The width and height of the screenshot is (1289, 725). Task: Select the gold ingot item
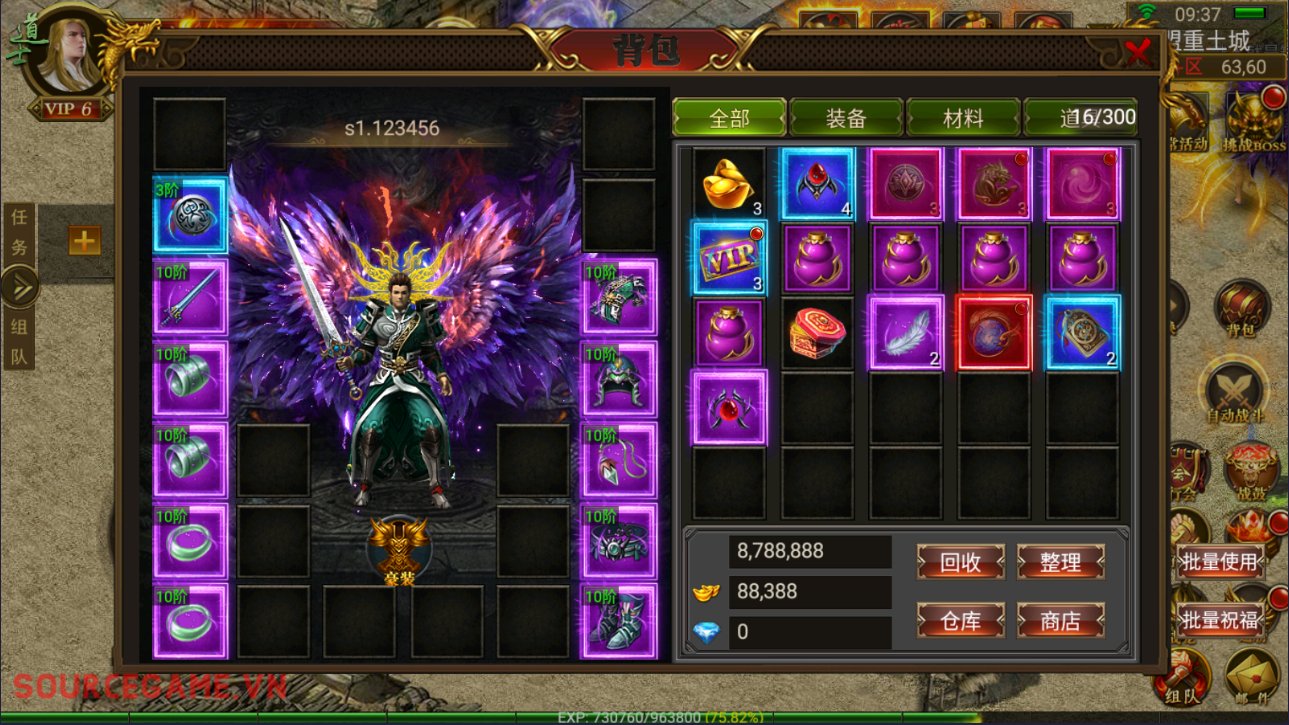(x=729, y=184)
